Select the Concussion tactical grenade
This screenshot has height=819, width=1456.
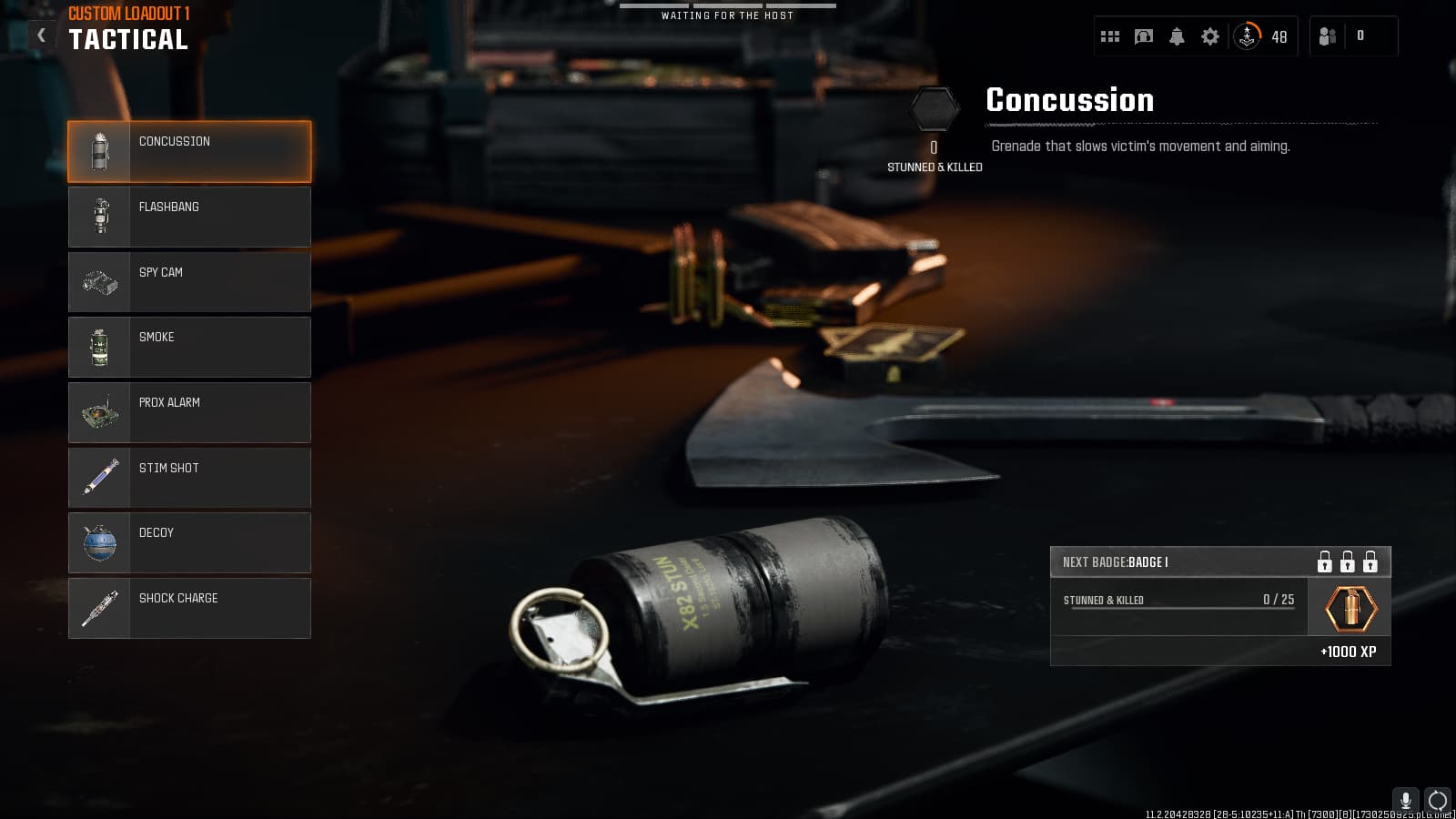coord(189,152)
